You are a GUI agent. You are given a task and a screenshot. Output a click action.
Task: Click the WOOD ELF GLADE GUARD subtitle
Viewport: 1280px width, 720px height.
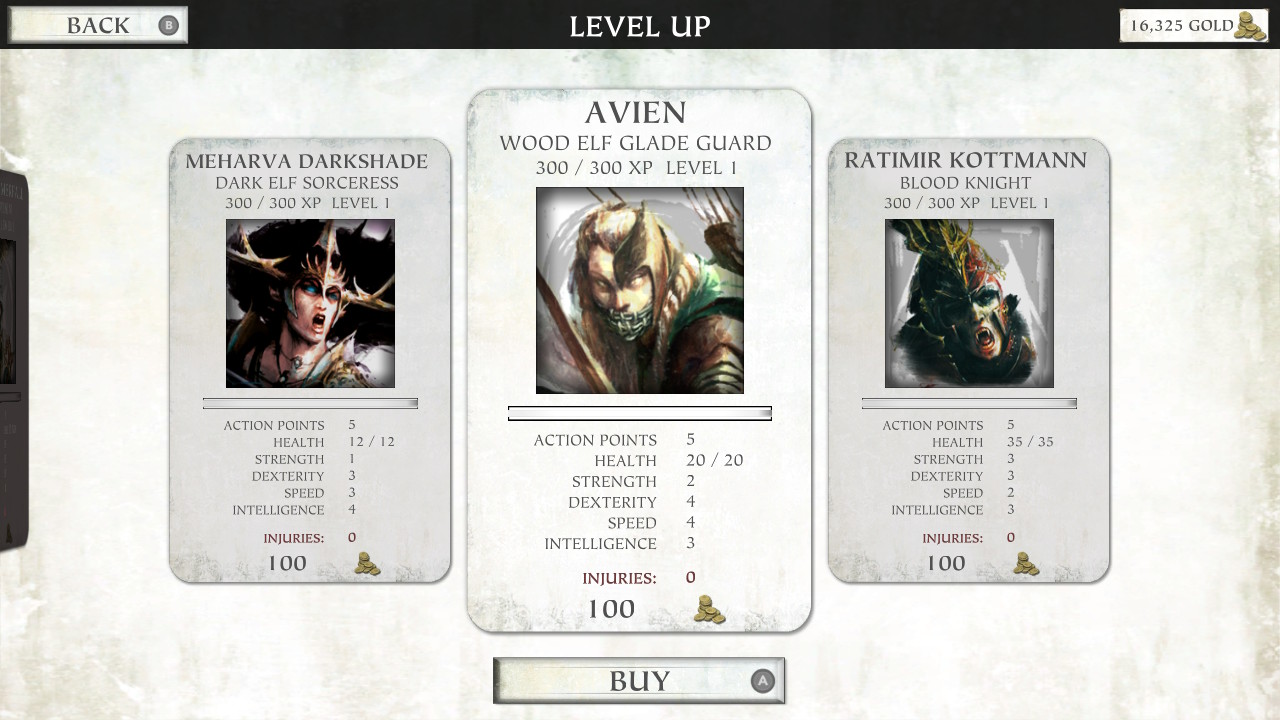[x=639, y=143]
